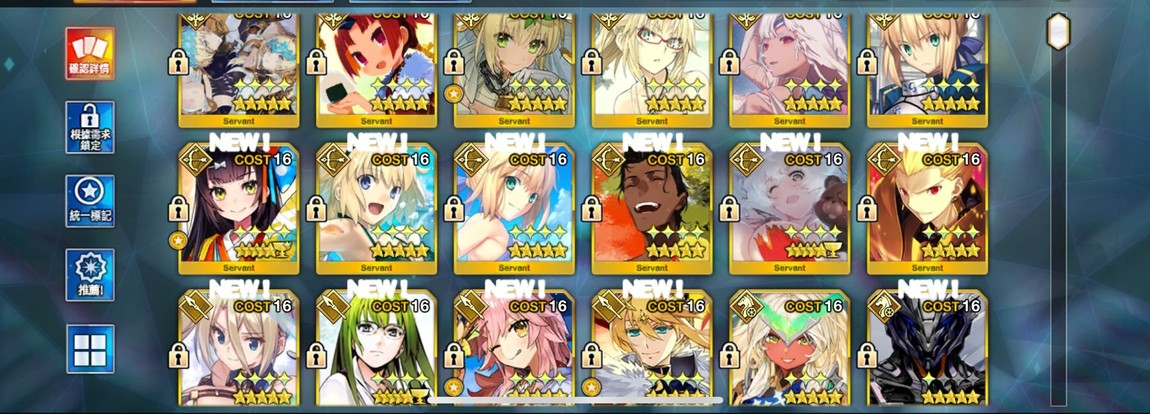1150x414 pixels.
Task: Open the 確認詳情 card details button
Action: pos(90,53)
